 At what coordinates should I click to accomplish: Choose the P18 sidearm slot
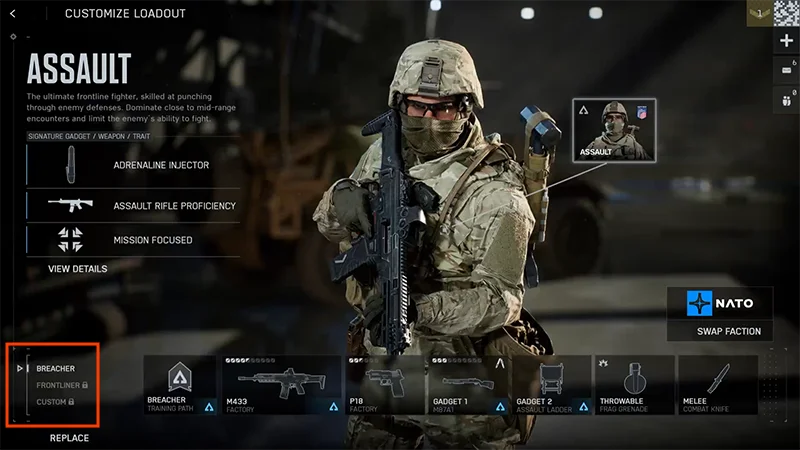[x=385, y=385]
